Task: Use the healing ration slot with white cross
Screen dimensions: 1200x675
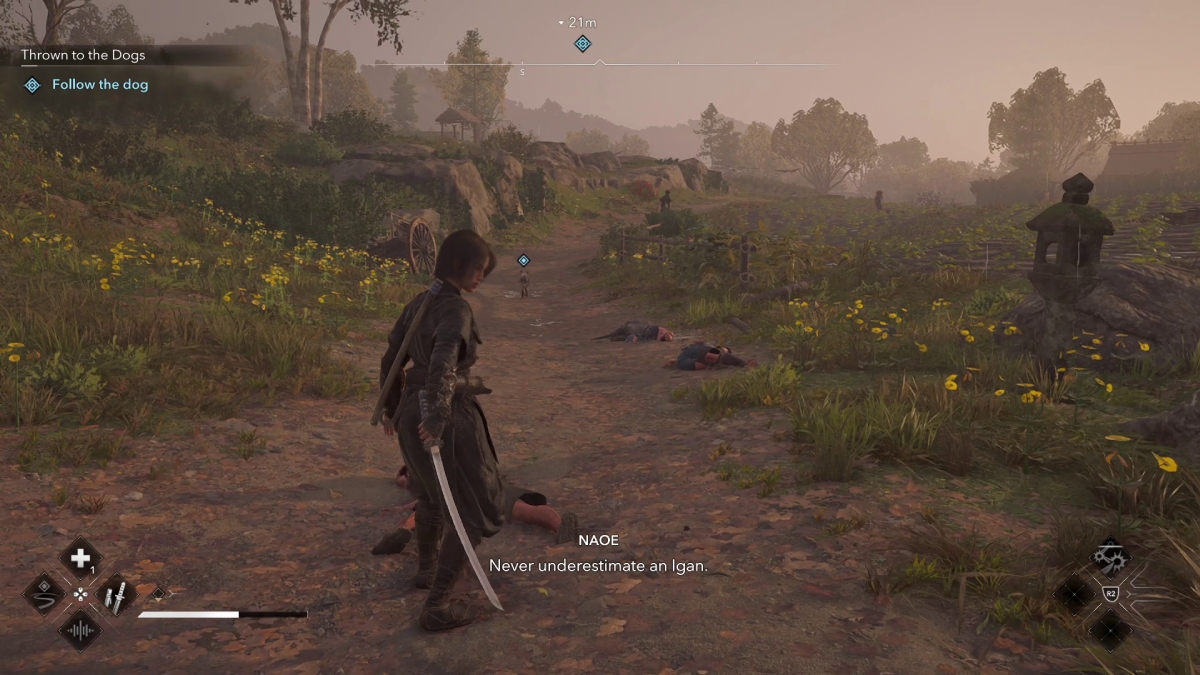Action: tap(80, 558)
